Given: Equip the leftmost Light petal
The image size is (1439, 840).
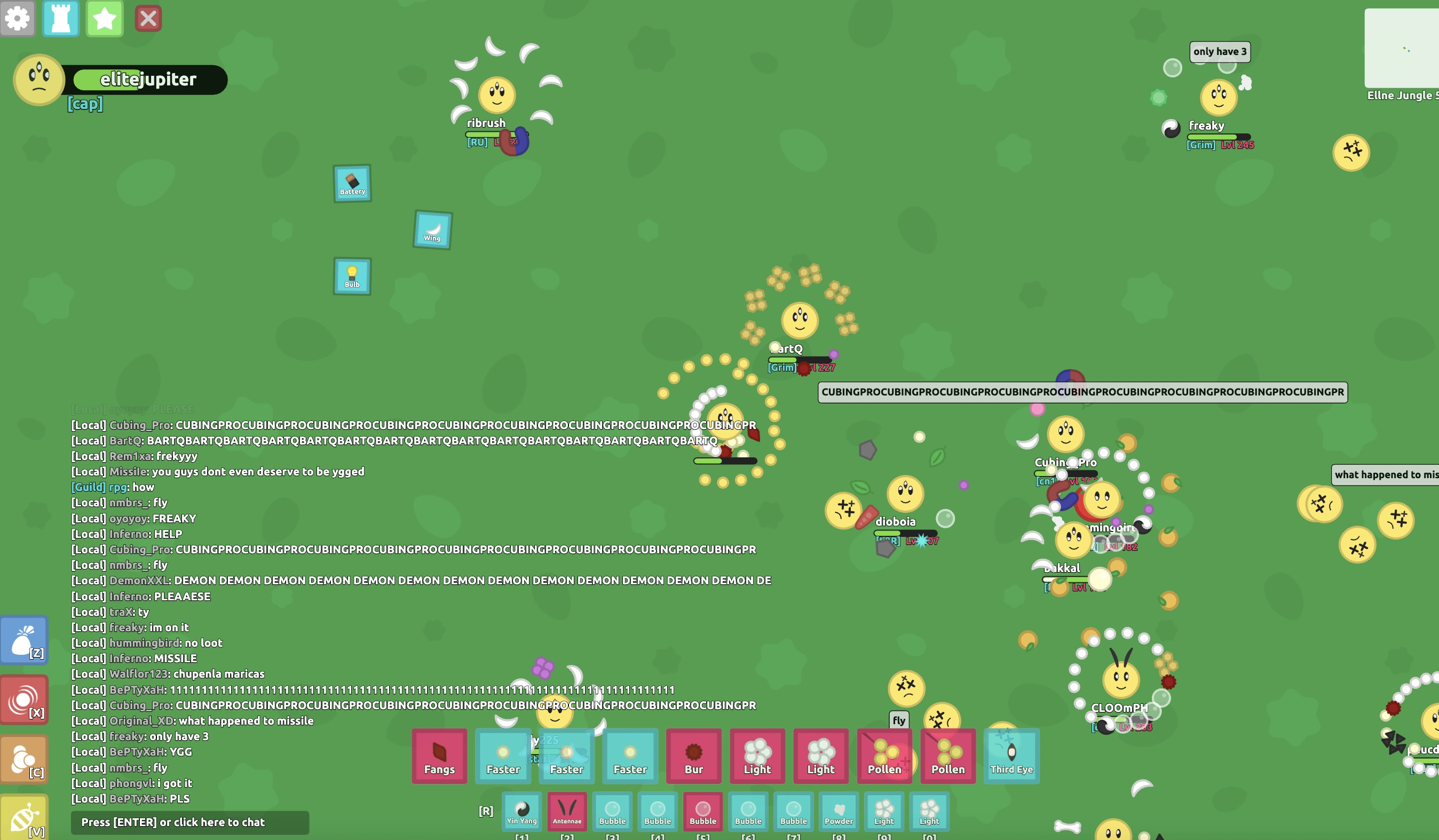Looking at the screenshot, I should [x=757, y=757].
